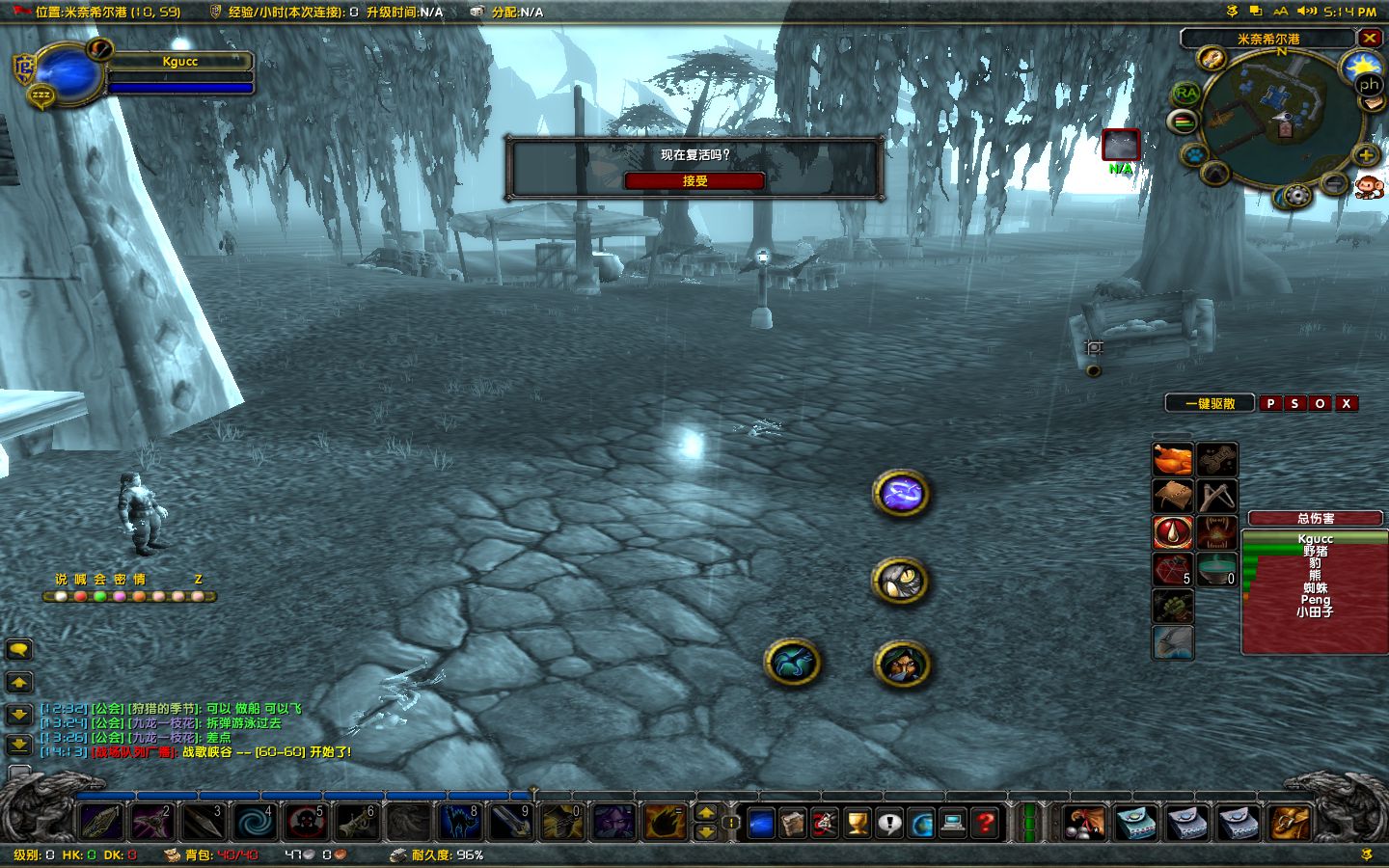The height and width of the screenshot is (868, 1389).
Task: Select Kgucc in the 总伤害 damage meter
Action: pos(1316,538)
